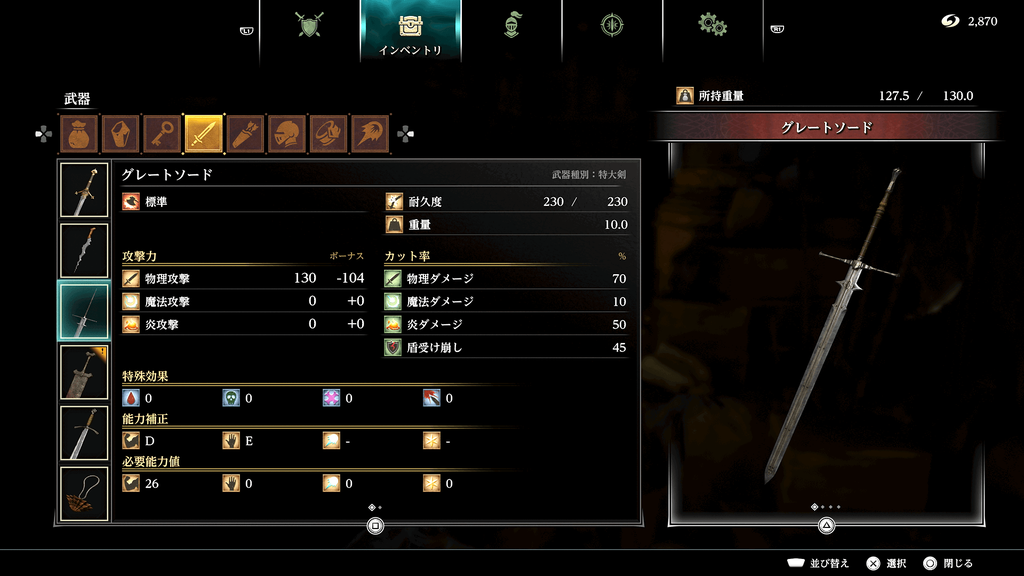1024x576 pixels.
Task: Select the インベントリ inventory chest tab
Action: pos(411,30)
